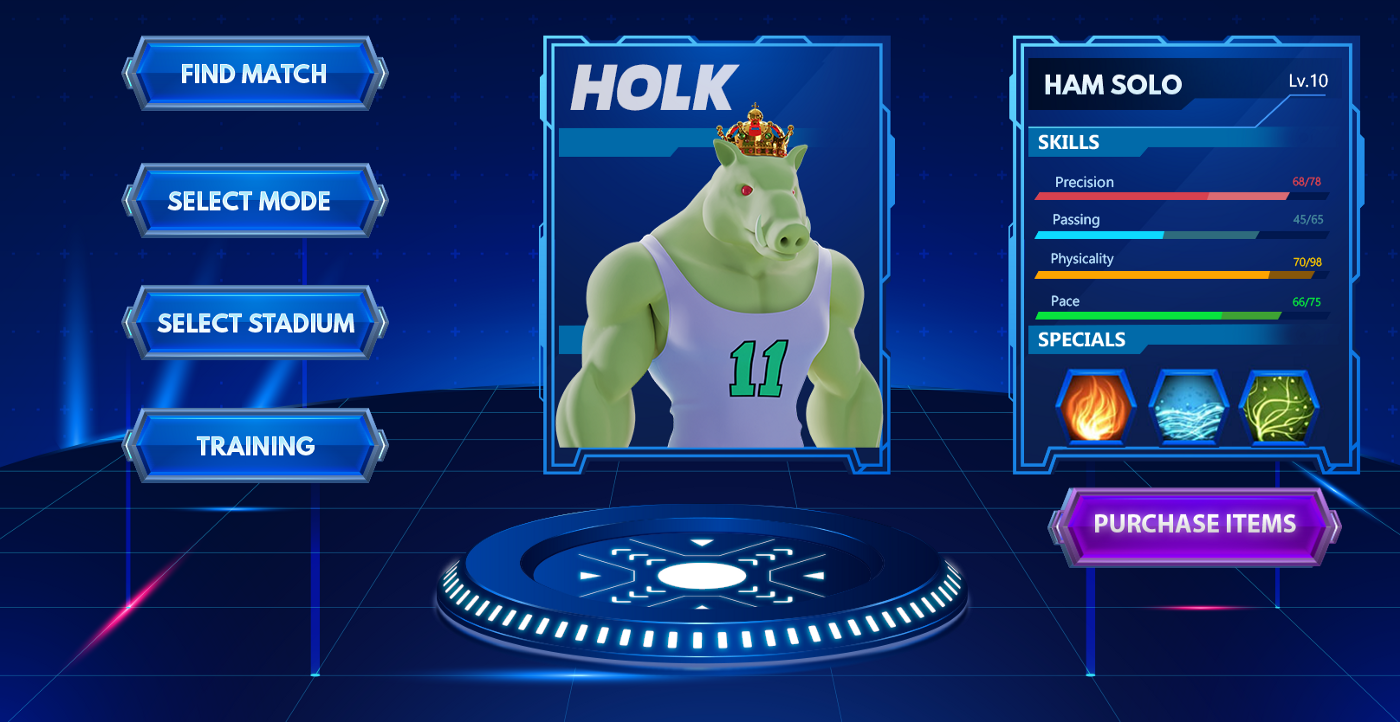Activate the fire special ability icon
The width and height of the screenshot is (1400, 722).
point(1095,408)
